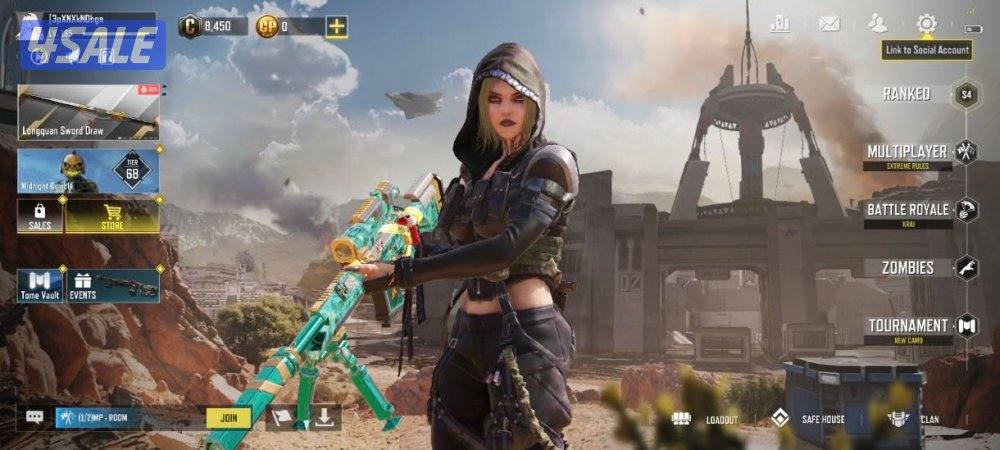This screenshot has width=1000, height=450.
Task: Open the chat speech bubble
Action: coord(35,417)
